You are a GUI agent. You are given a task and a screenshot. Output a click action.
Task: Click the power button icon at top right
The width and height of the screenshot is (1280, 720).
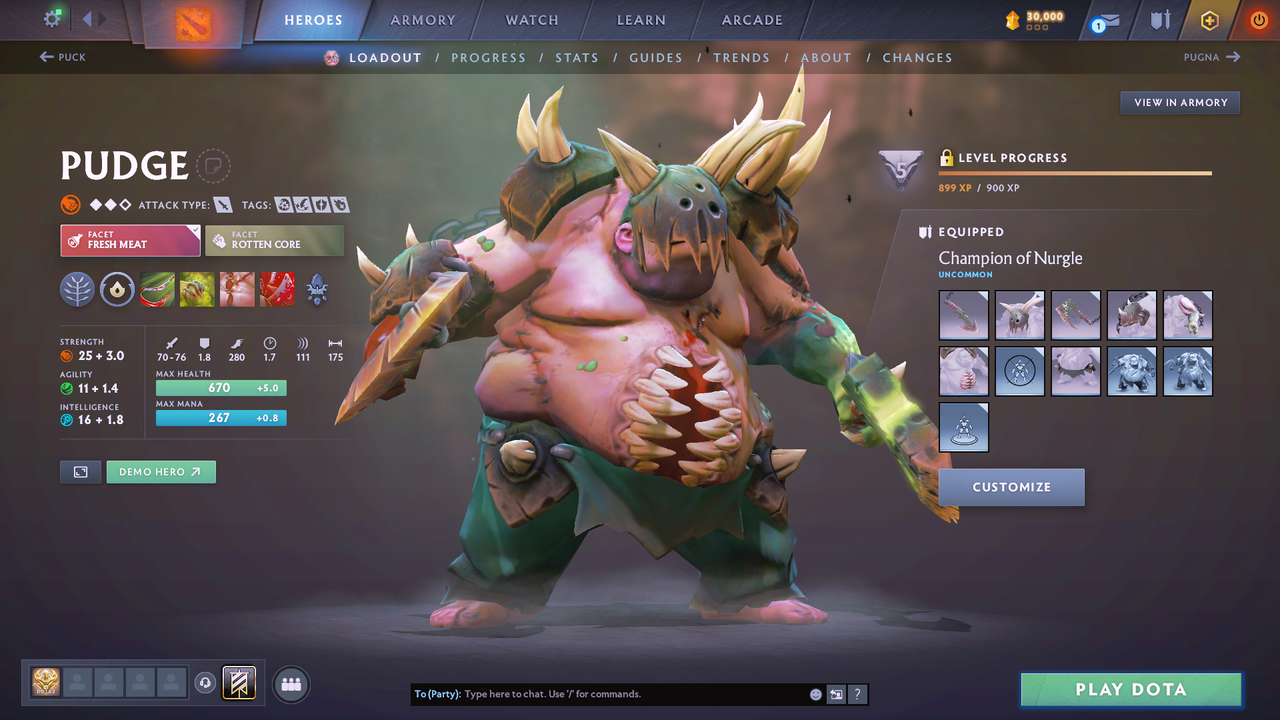coord(1257,19)
